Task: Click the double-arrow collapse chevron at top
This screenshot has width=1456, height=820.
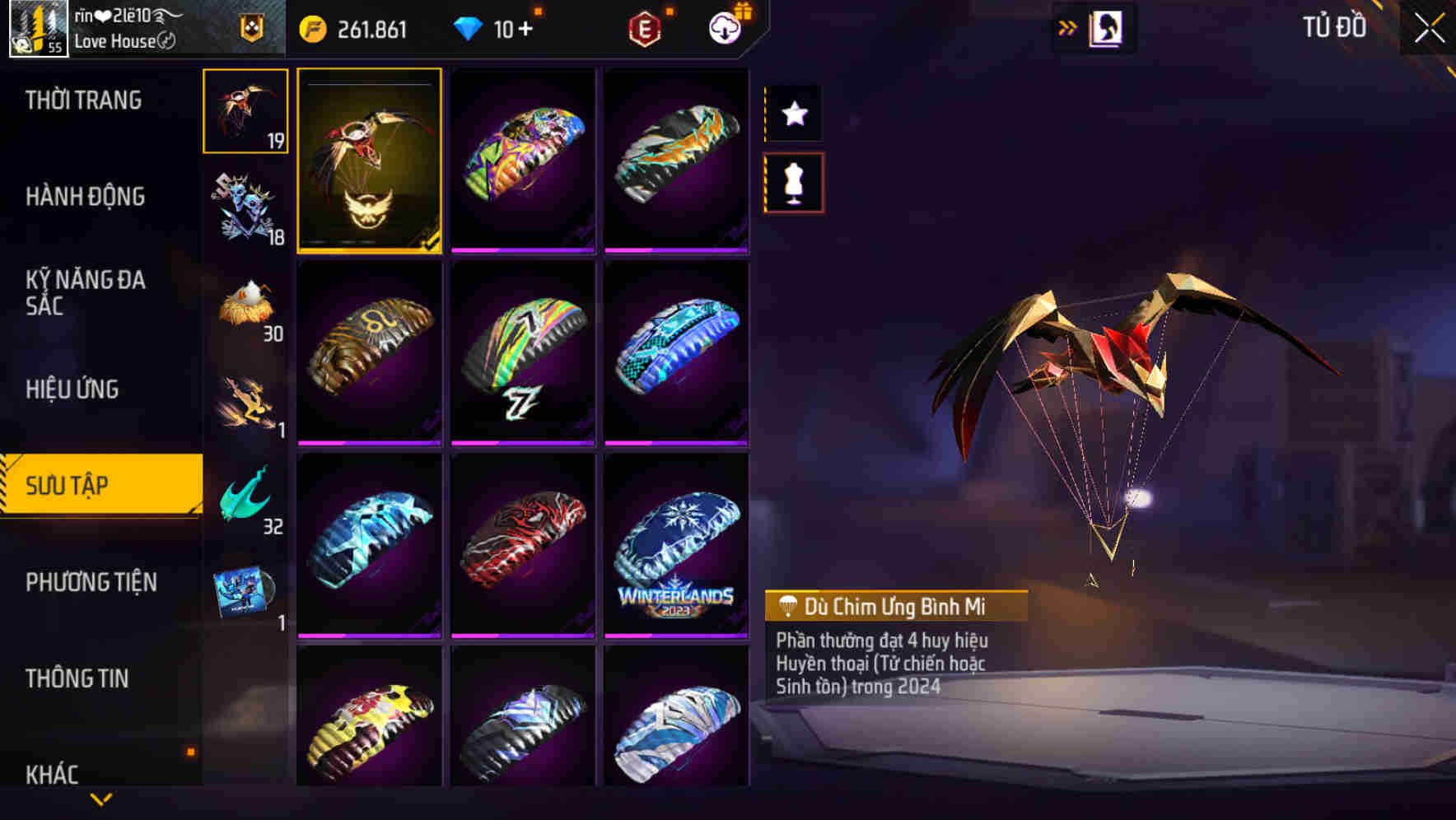Action: point(1068,26)
